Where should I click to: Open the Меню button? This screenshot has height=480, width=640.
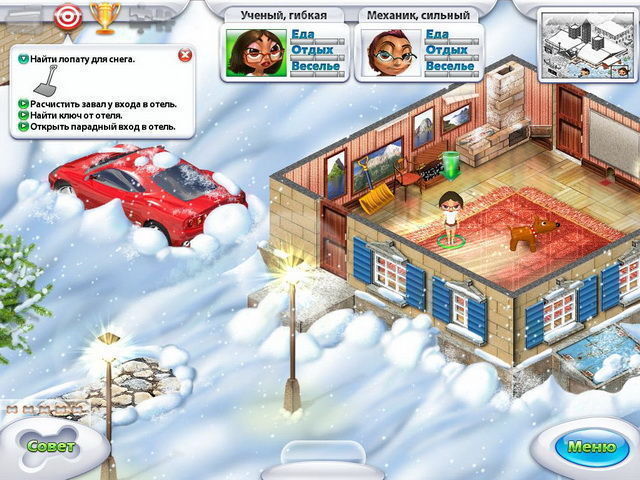pos(591,447)
